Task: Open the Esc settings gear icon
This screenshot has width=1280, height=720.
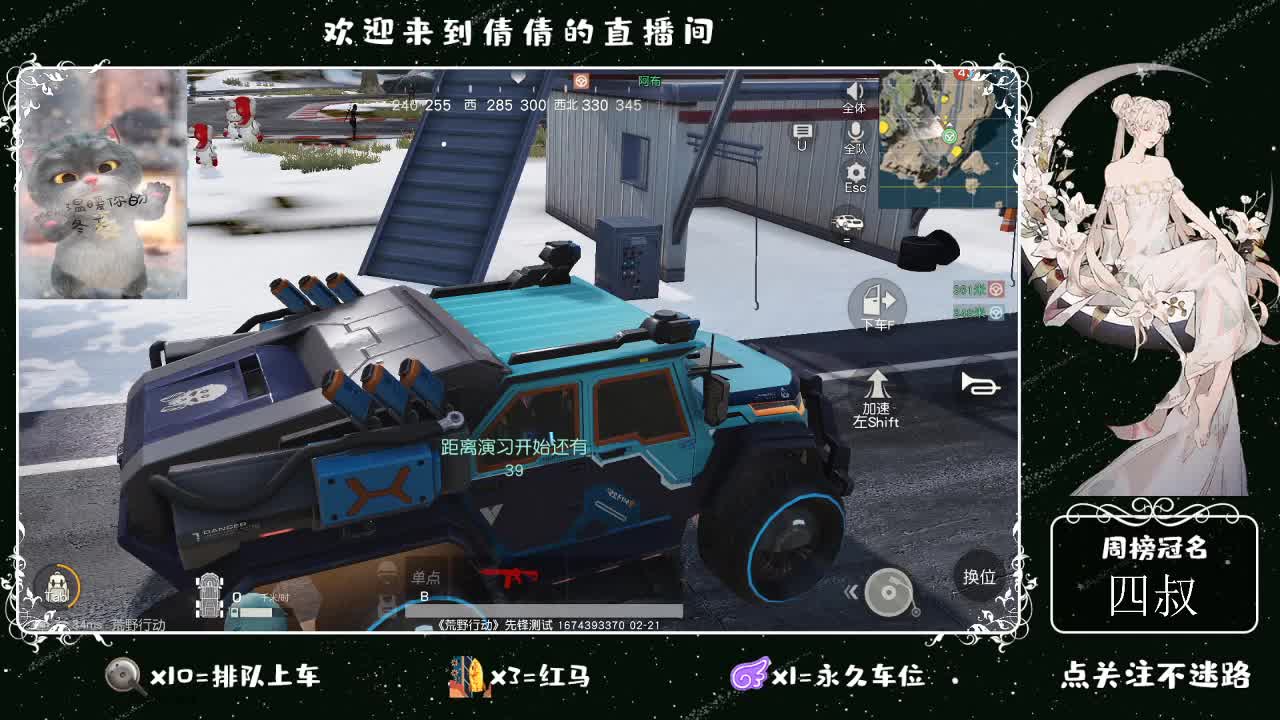Action: point(856,172)
